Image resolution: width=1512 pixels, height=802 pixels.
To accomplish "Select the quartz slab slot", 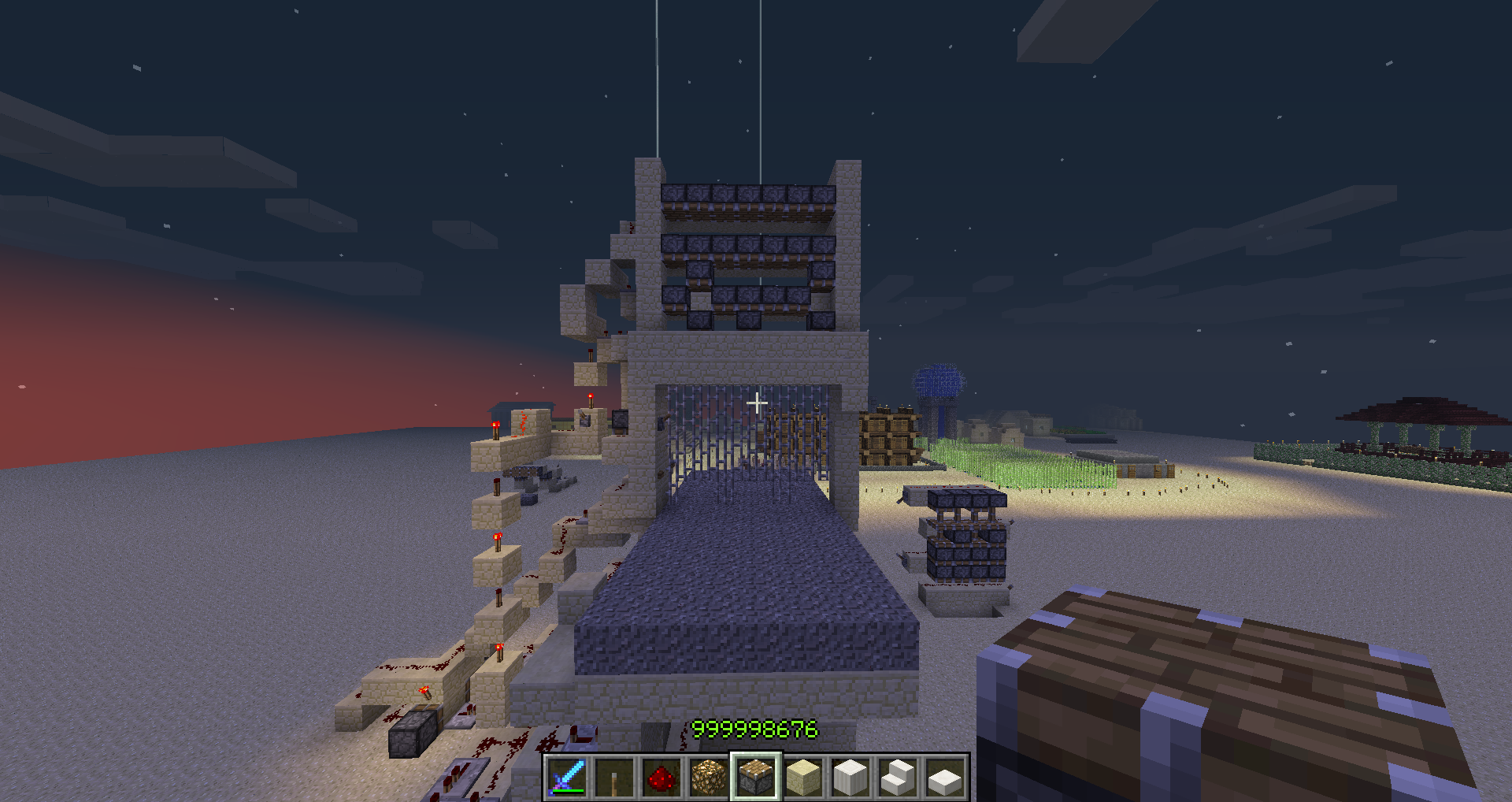I will (945, 777).
